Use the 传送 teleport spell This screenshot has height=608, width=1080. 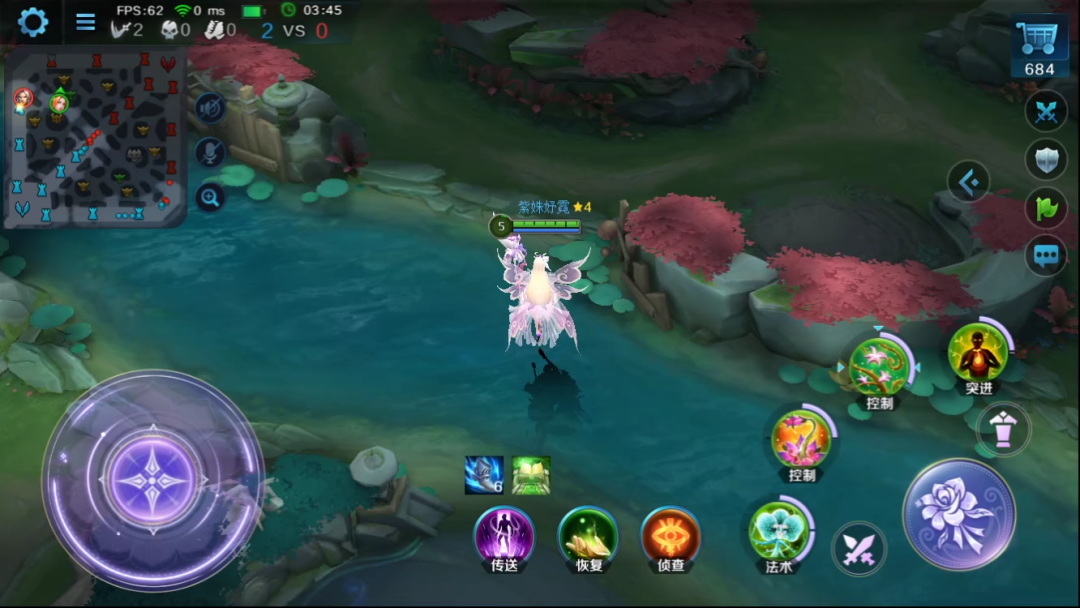tap(503, 535)
